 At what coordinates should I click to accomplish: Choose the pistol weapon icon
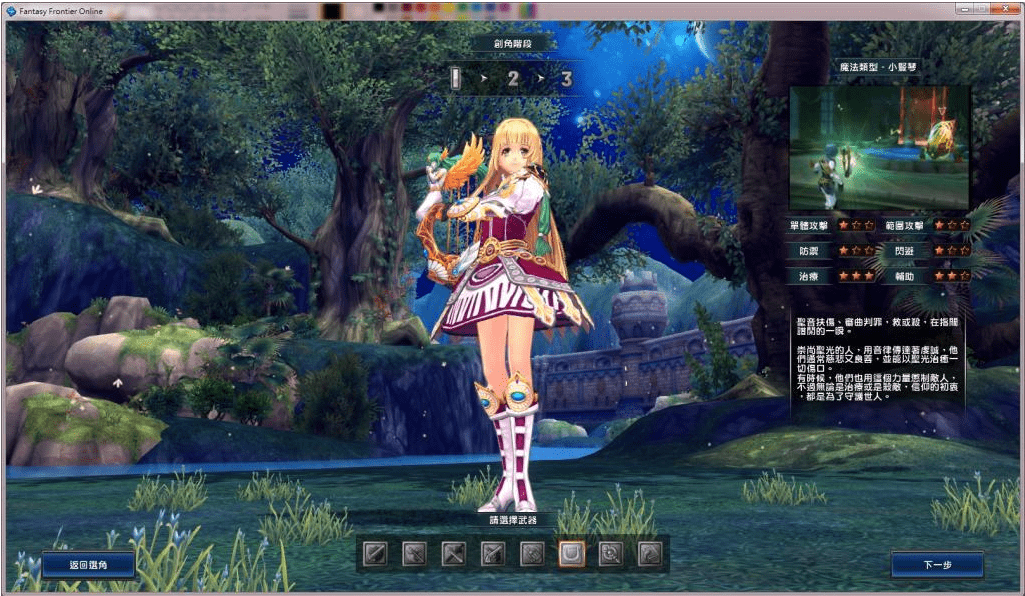[493, 553]
